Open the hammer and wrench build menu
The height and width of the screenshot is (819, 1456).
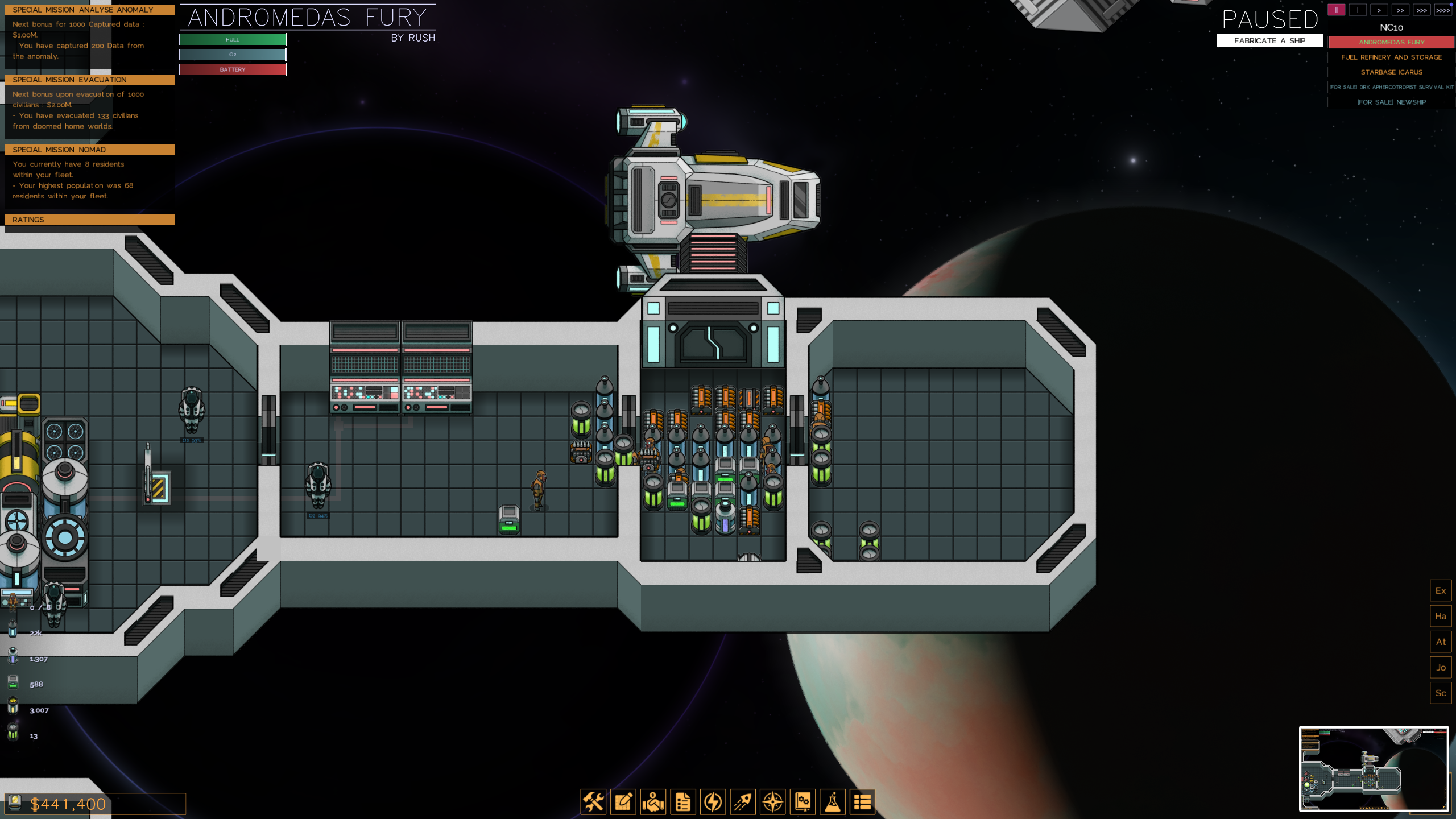point(593,802)
